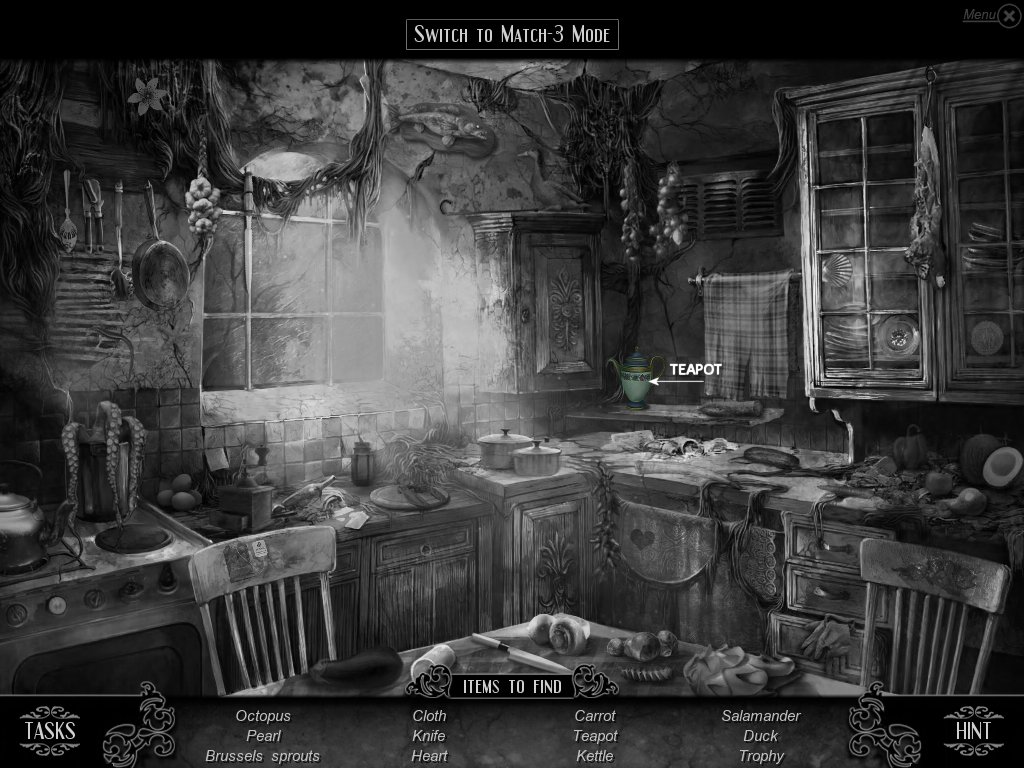The image size is (1024, 768).
Task: Open the Tasks panel
Action: [x=50, y=730]
